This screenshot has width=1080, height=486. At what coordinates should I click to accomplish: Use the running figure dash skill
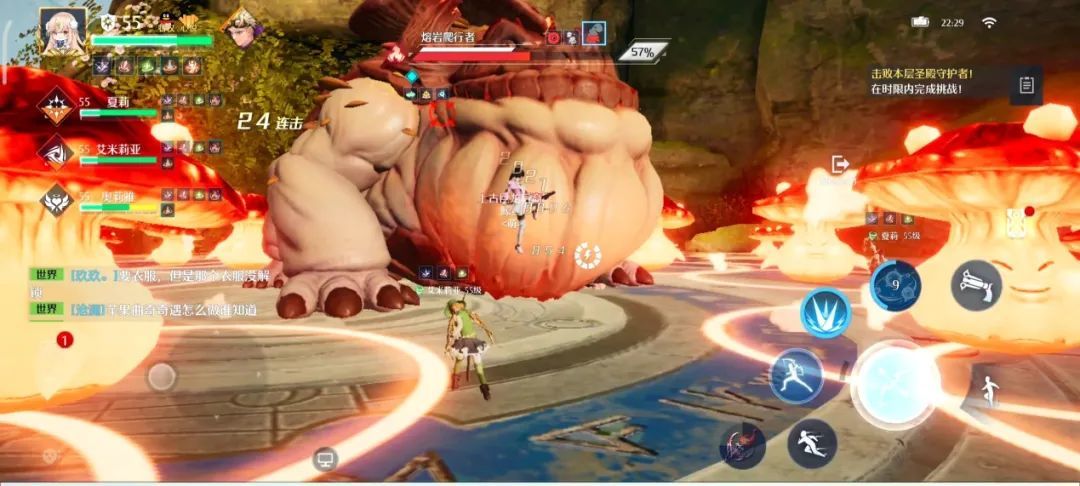797,376
